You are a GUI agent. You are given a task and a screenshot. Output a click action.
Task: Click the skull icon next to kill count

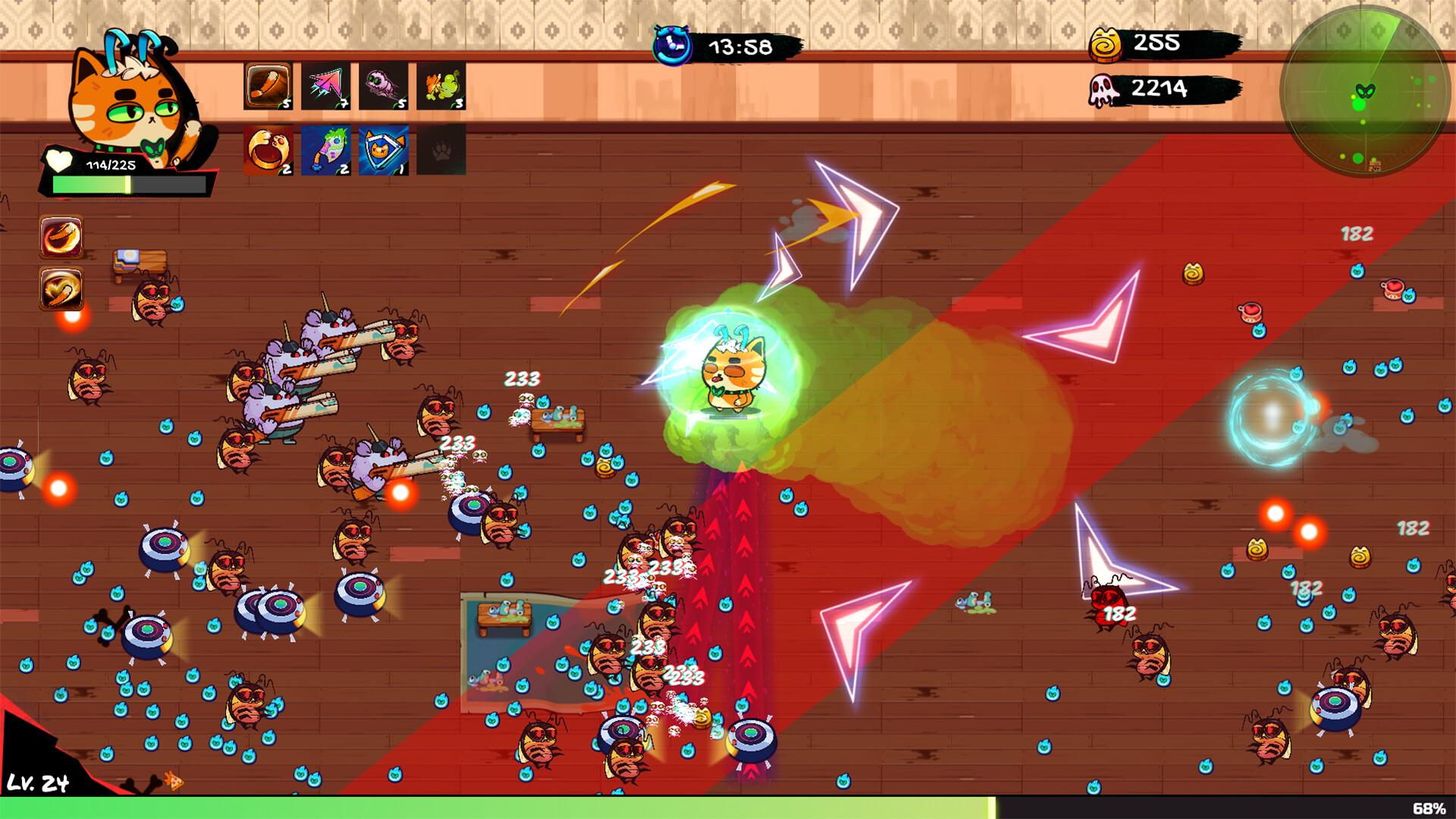pos(1106,89)
